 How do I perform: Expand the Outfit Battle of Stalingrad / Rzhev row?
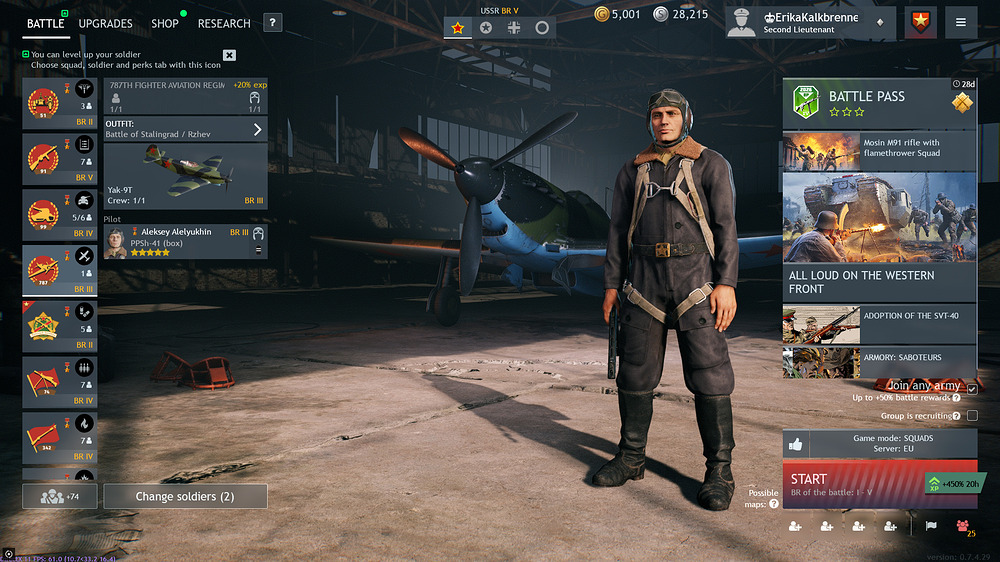(x=185, y=129)
